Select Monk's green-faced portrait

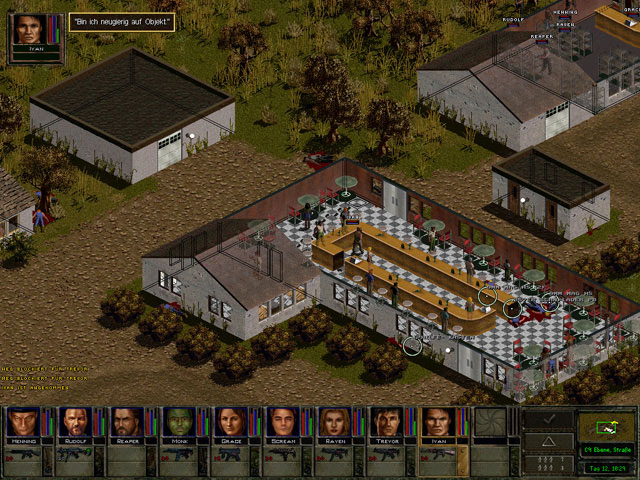177,422
